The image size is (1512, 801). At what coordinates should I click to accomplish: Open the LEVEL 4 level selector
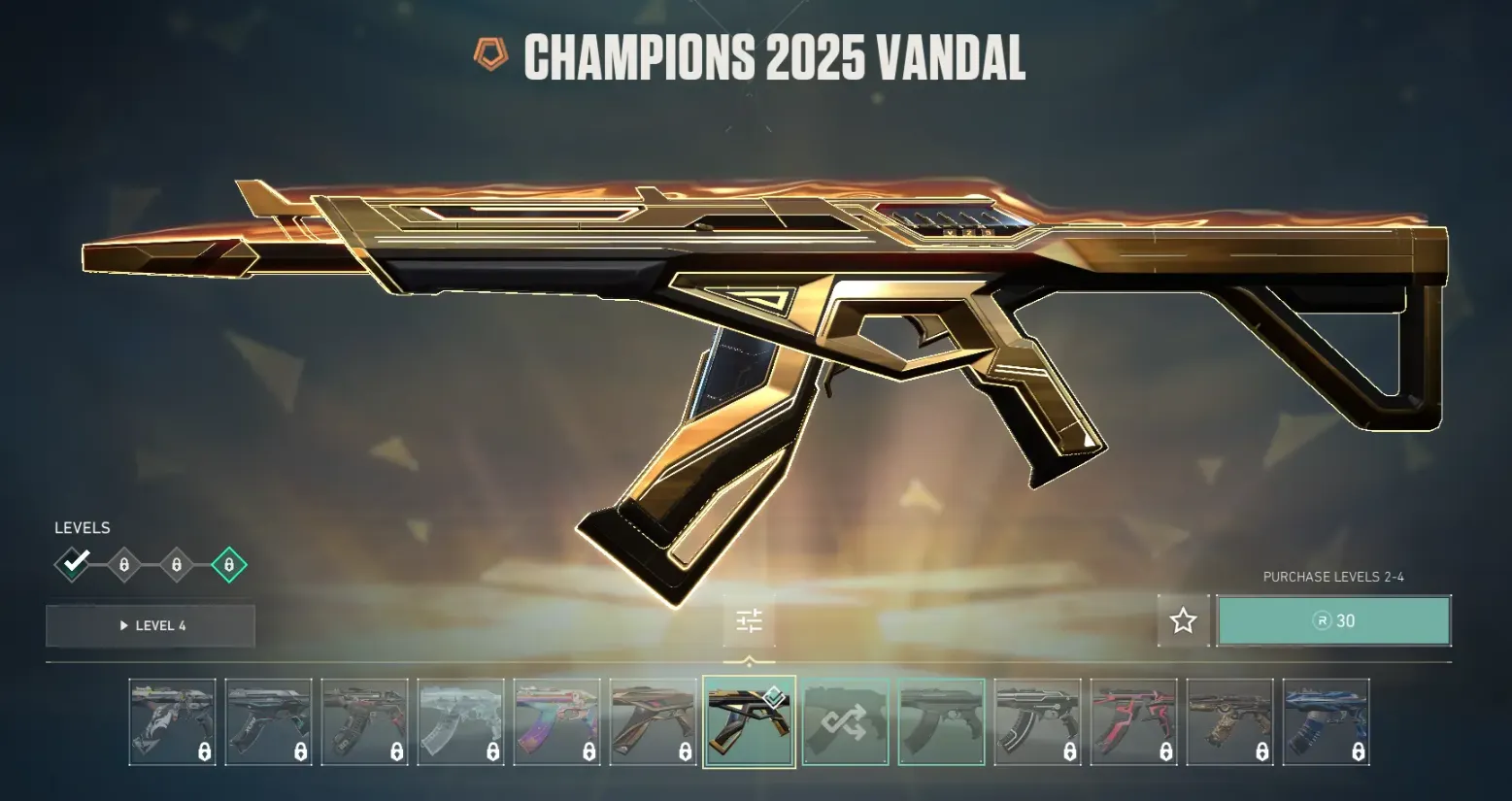[x=150, y=625]
